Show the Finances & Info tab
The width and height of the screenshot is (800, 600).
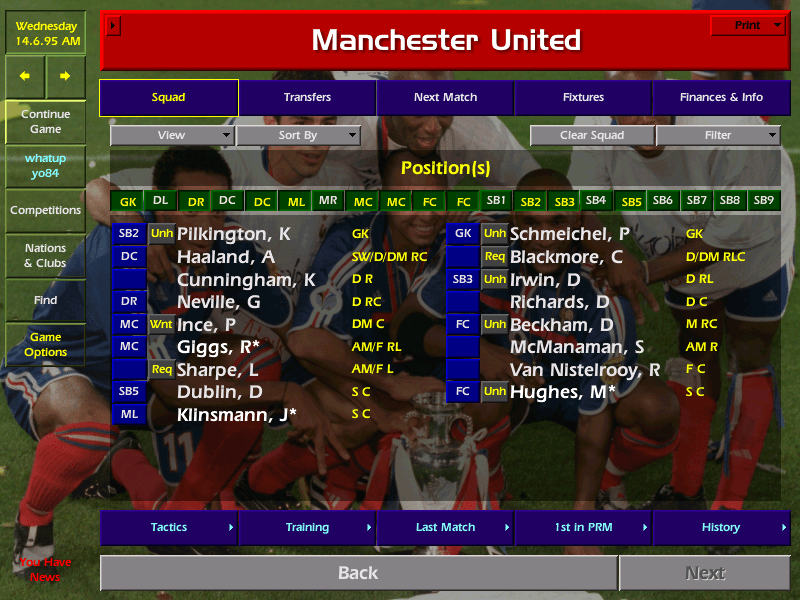coord(721,98)
